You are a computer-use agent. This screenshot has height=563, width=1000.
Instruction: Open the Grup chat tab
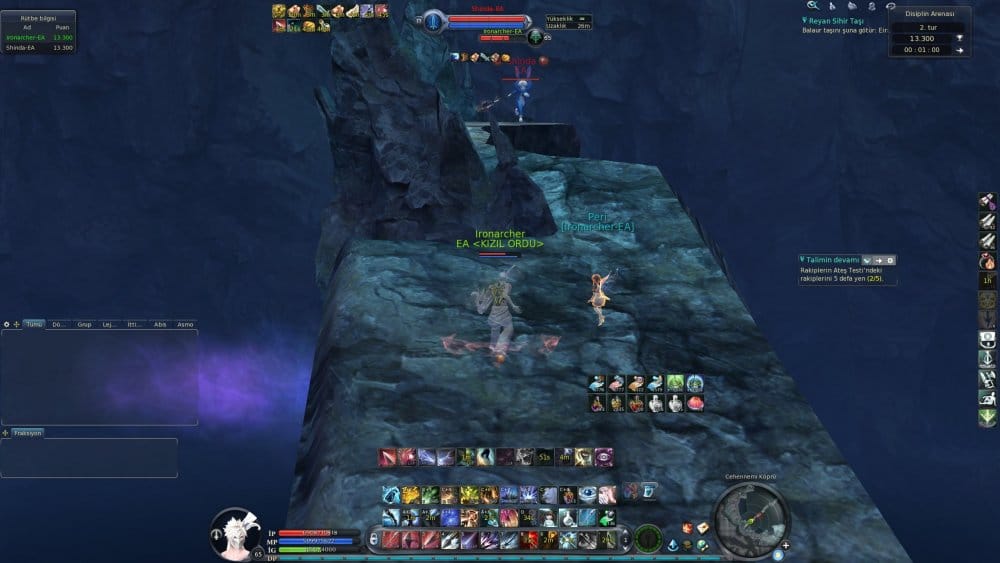[x=84, y=324]
